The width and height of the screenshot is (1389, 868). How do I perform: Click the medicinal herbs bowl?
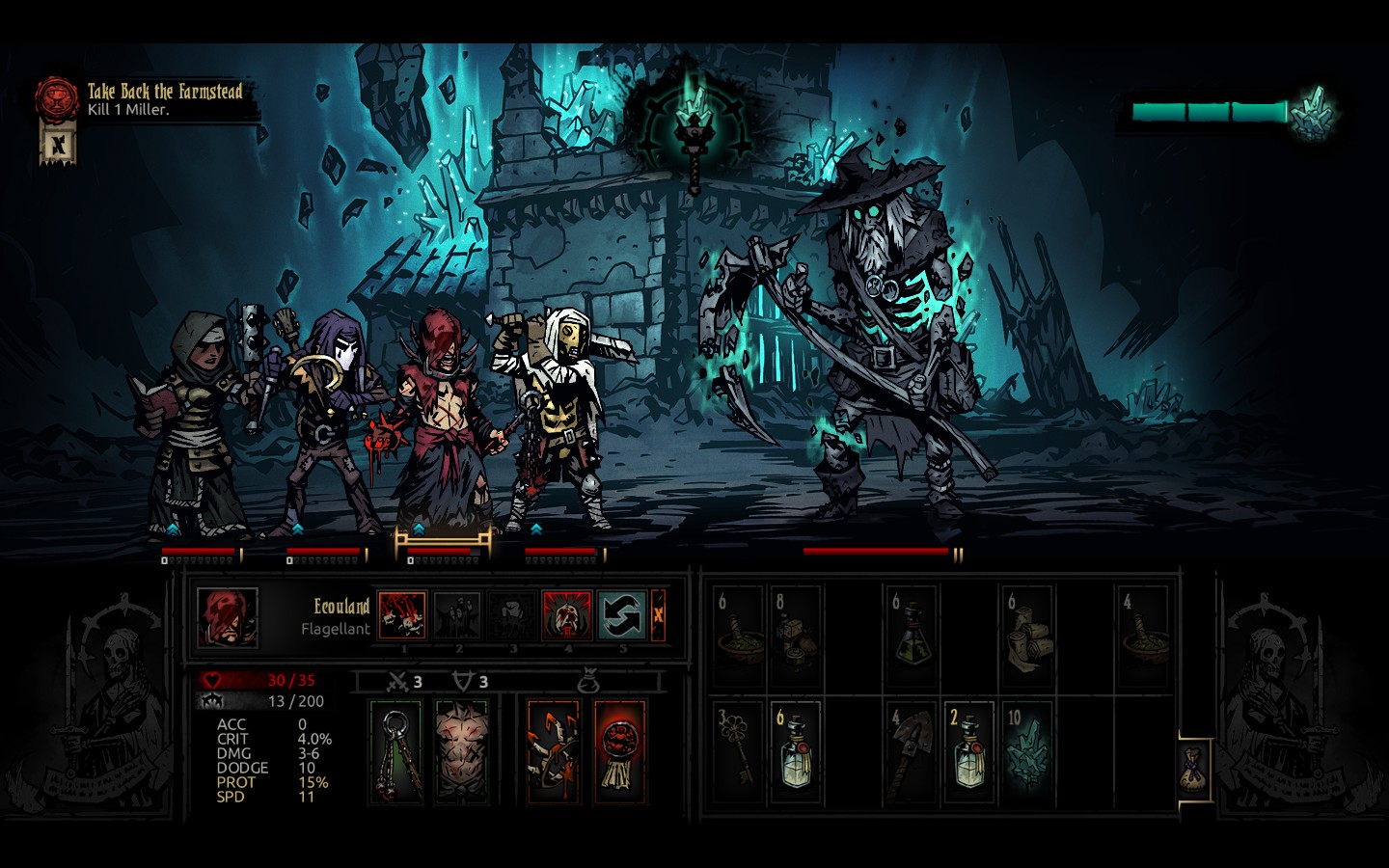(738, 636)
